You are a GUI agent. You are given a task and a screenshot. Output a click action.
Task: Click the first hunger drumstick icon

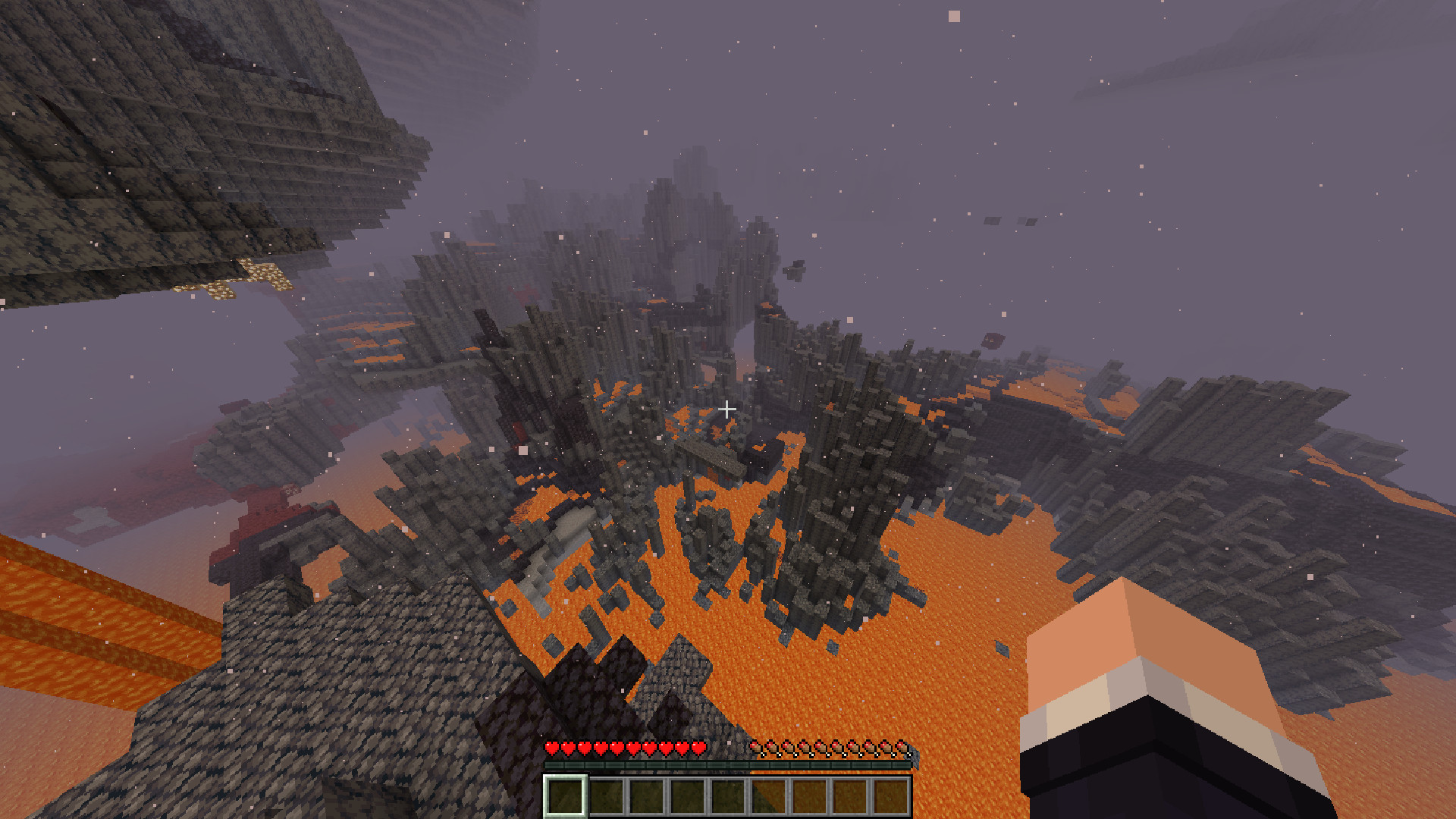pyautogui.click(x=756, y=748)
